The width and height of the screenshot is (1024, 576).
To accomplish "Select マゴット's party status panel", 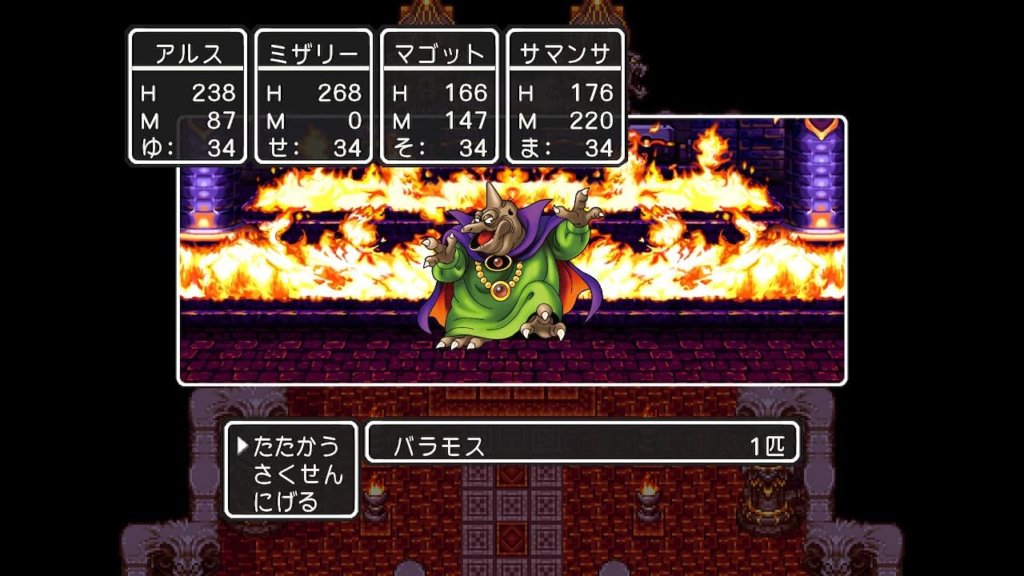I will pos(440,96).
